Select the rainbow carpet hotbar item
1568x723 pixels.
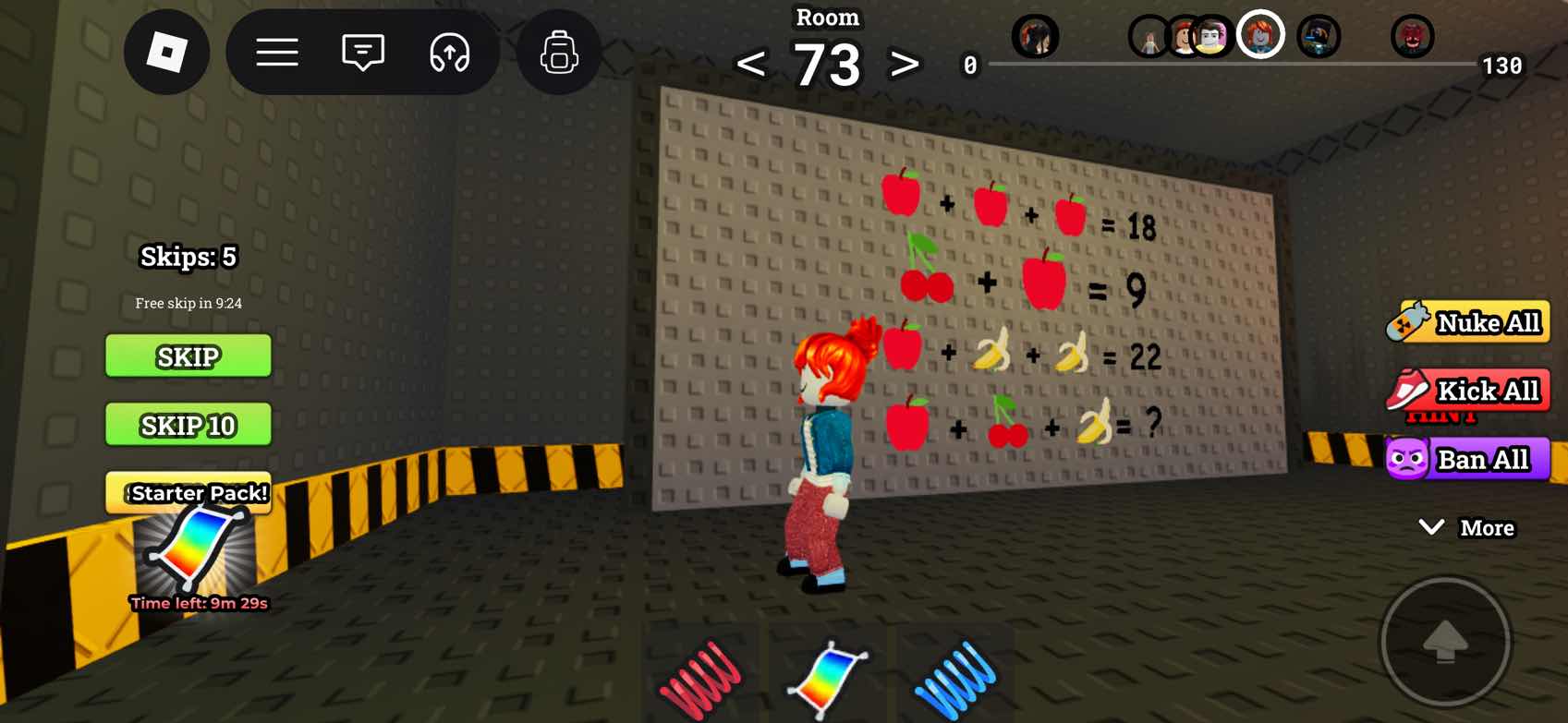827,677
